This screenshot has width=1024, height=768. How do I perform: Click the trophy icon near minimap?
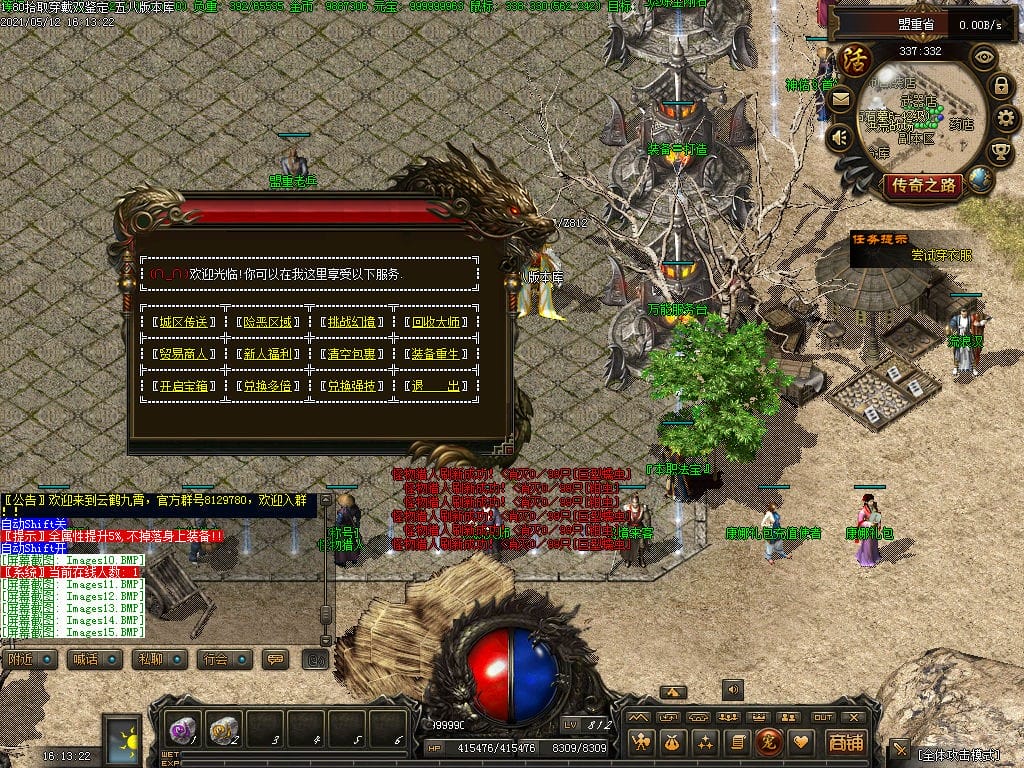(999, 151)
